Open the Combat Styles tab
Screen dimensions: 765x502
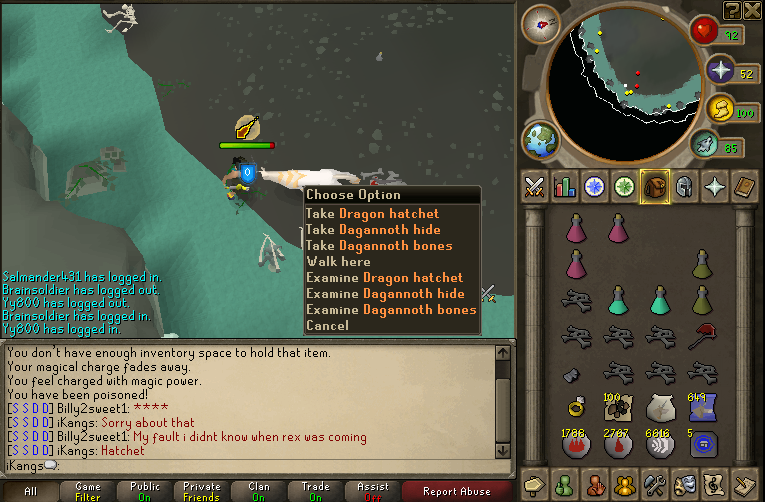click(x=535, y=187)
